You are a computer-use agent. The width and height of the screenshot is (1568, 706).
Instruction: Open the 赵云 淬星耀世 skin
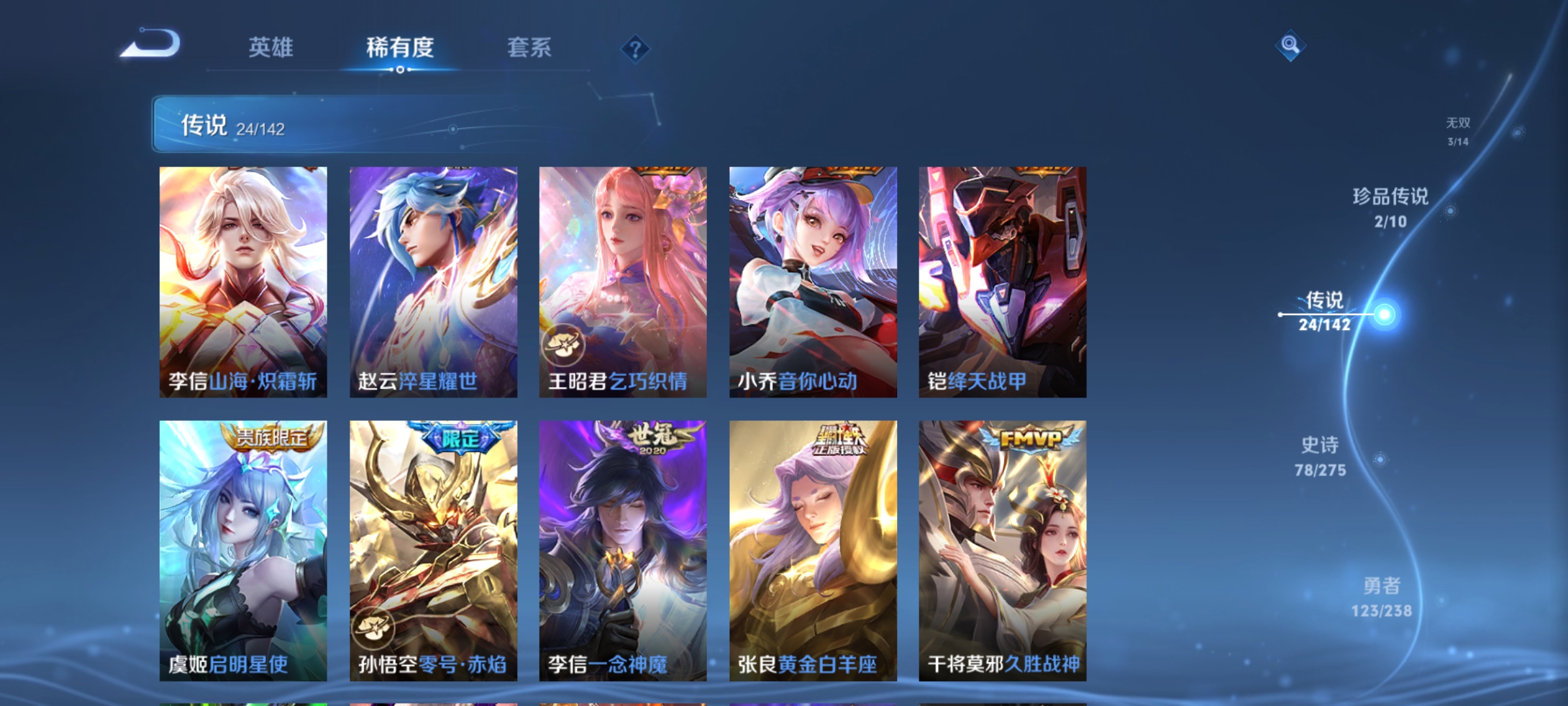click(433, 281)
